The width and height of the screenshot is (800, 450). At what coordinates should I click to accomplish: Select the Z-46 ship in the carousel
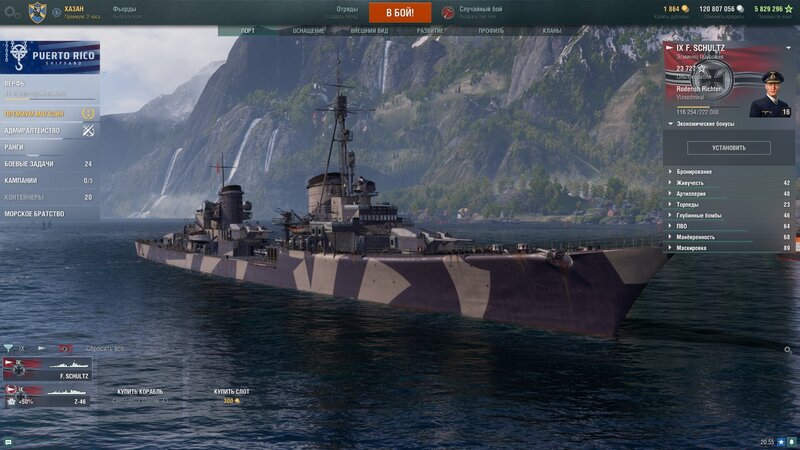(48, 396)
